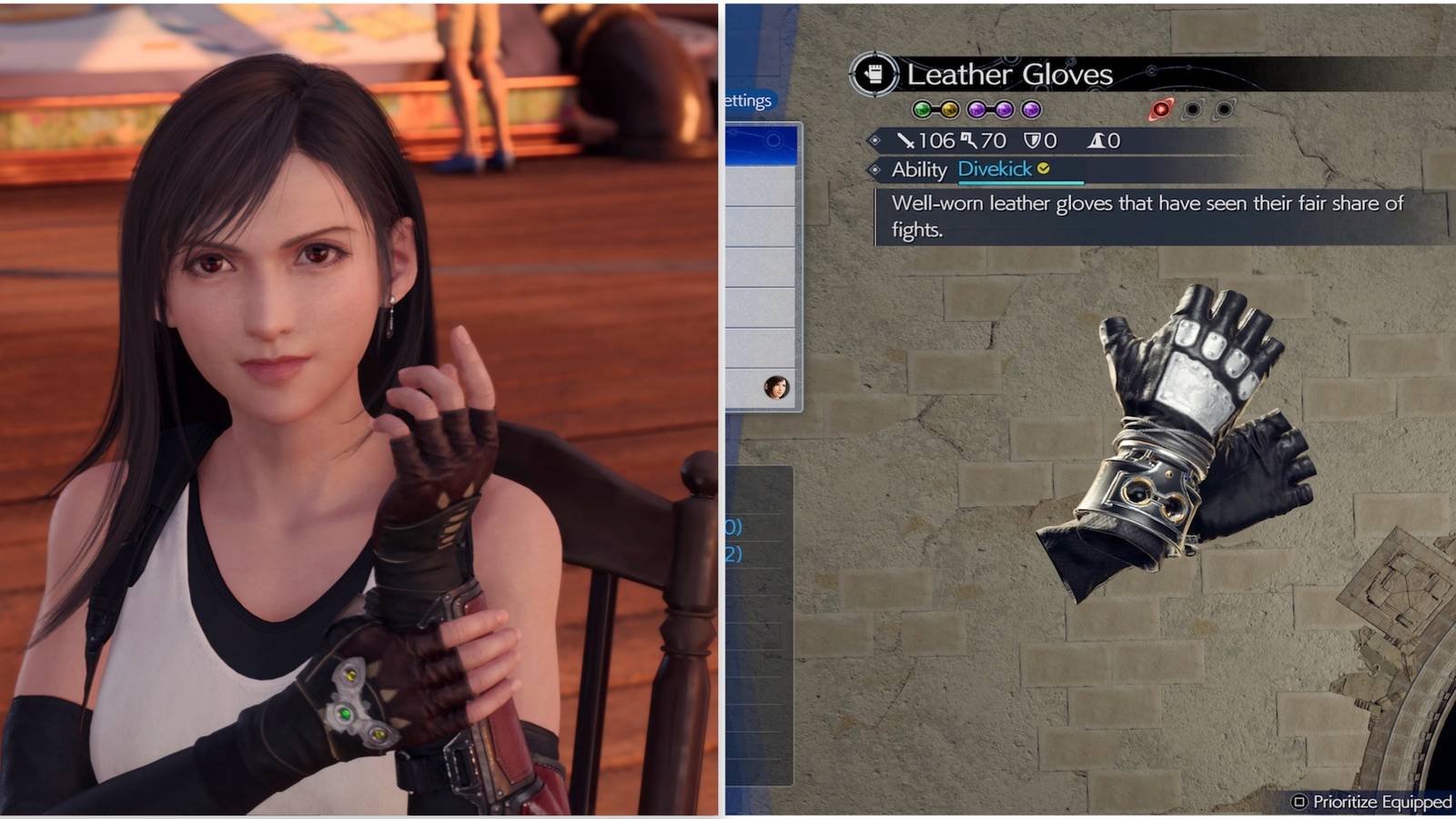1456x819 pixels.
Task: Select the highlighted weapon entry in the list
Action: [x=761, y=145]
